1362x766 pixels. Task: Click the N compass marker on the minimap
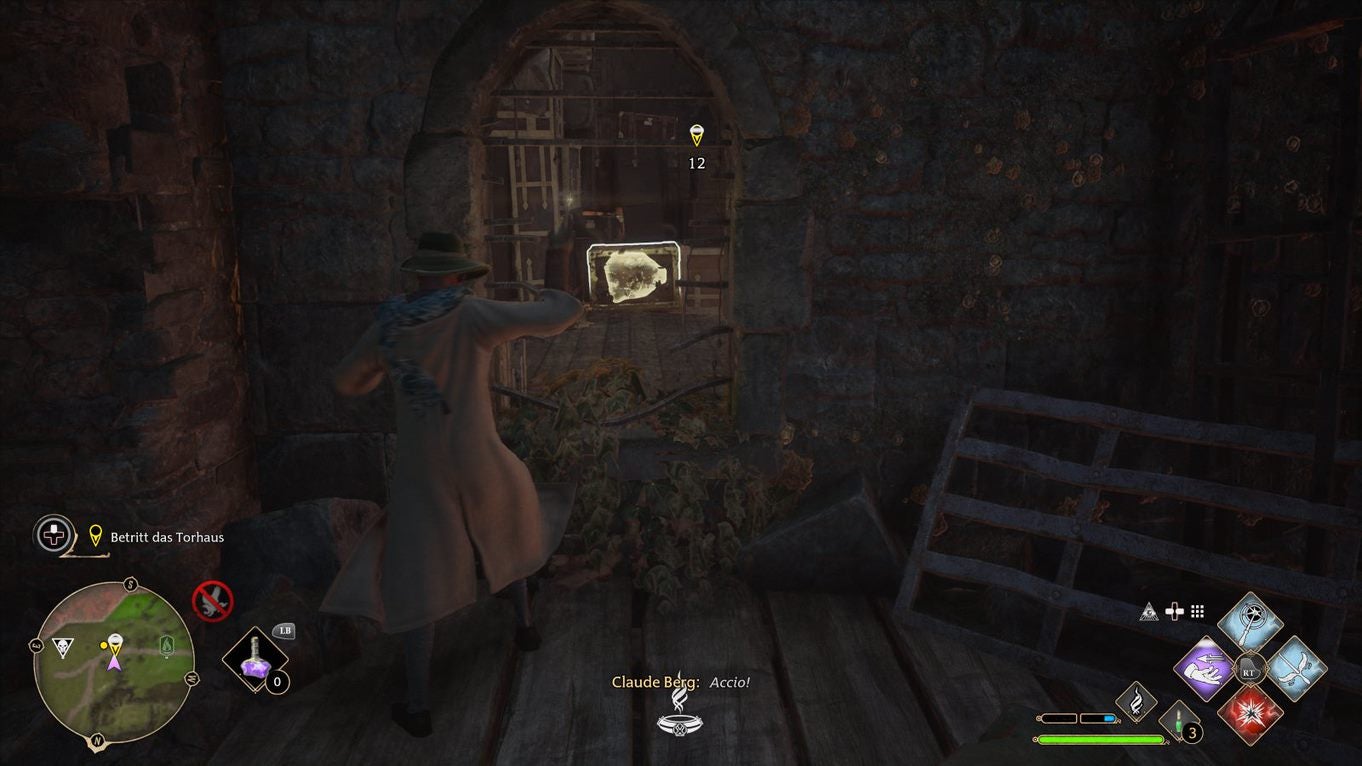tap(97, 740)
